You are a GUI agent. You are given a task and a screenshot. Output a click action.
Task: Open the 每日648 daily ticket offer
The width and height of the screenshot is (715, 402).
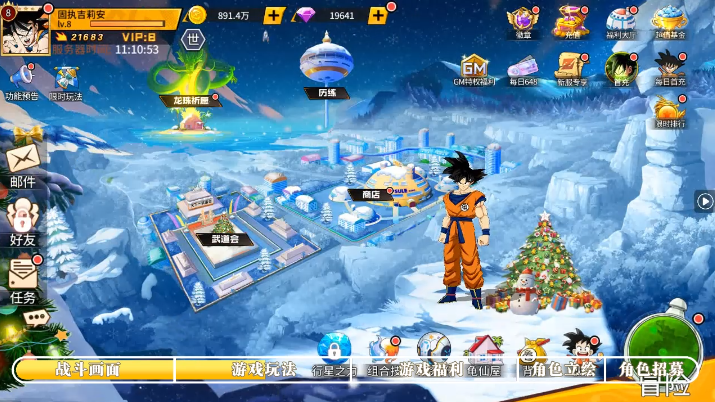pos(523,68)
